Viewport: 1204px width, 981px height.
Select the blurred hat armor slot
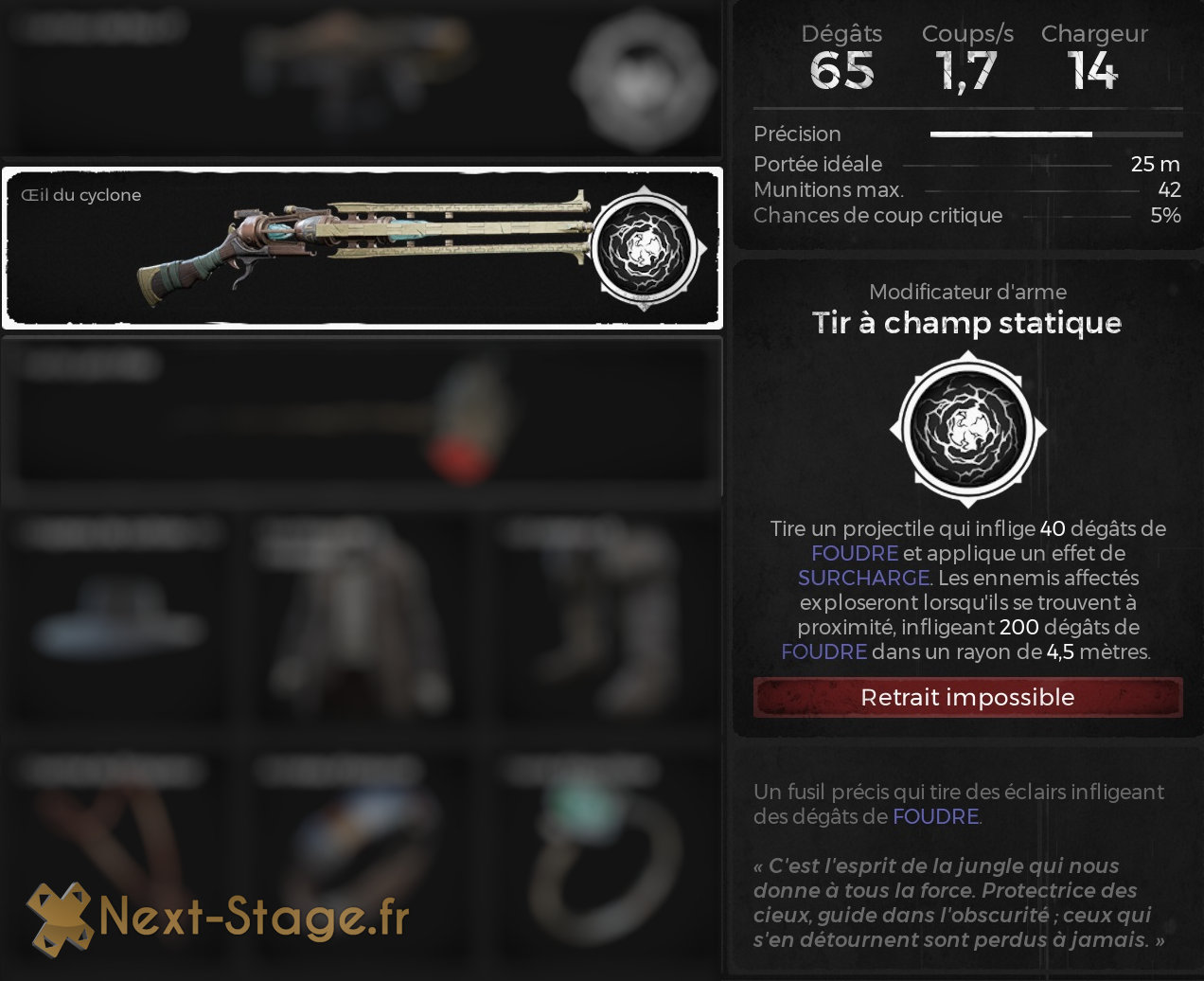118,615
